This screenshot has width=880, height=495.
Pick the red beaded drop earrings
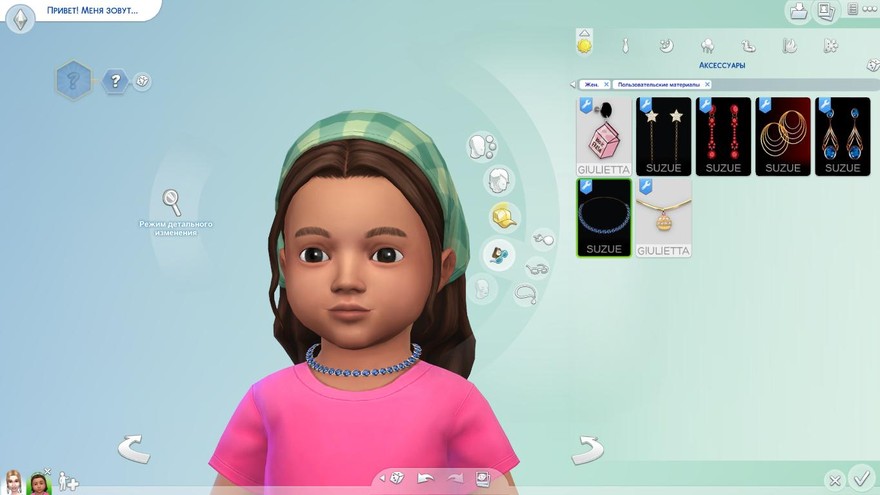pos(723,135)
